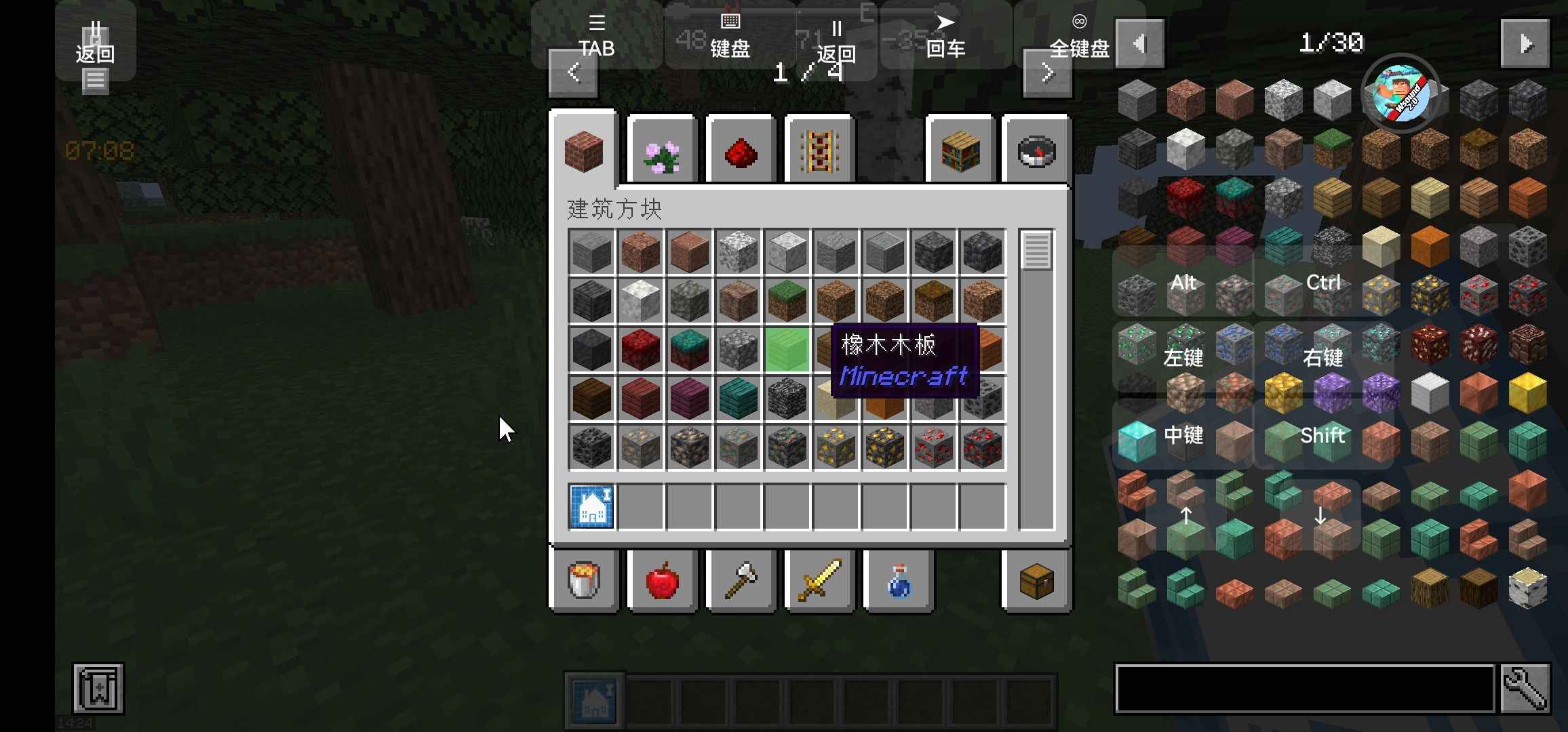The width and height of the screenshot is (1568, 732).
Task: Switch to the pink flowers decoration tab
Action: pos(662,152)
